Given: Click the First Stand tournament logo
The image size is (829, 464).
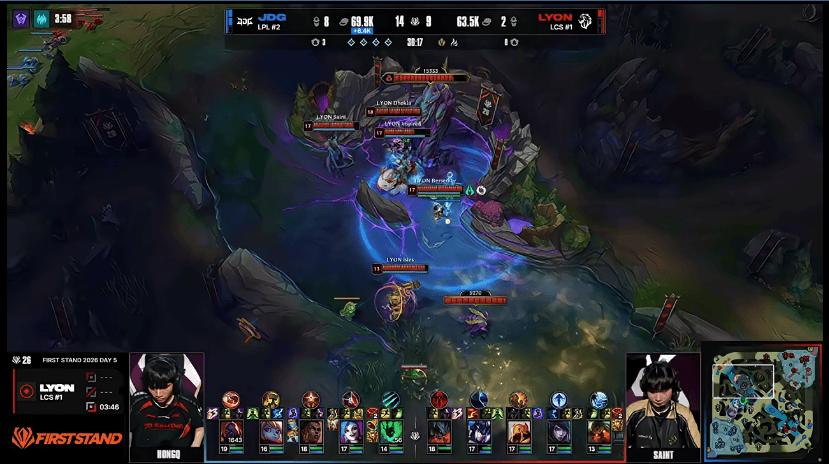Looking at the screenshot, I should pyautogui.click(x=67, y=438).
